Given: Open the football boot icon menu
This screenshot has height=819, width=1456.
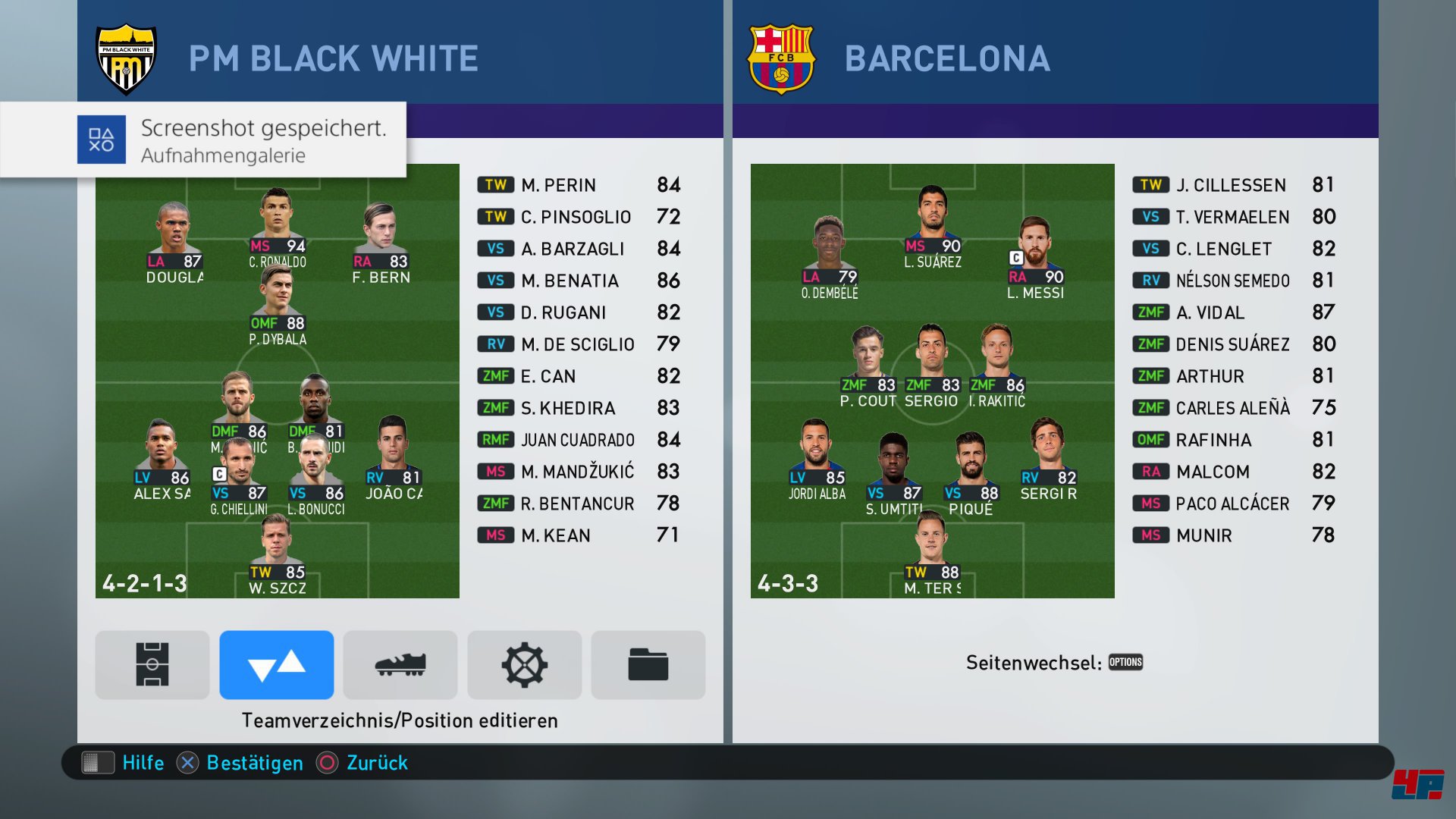Looking at the screenshot, I should tap(400, 664).
